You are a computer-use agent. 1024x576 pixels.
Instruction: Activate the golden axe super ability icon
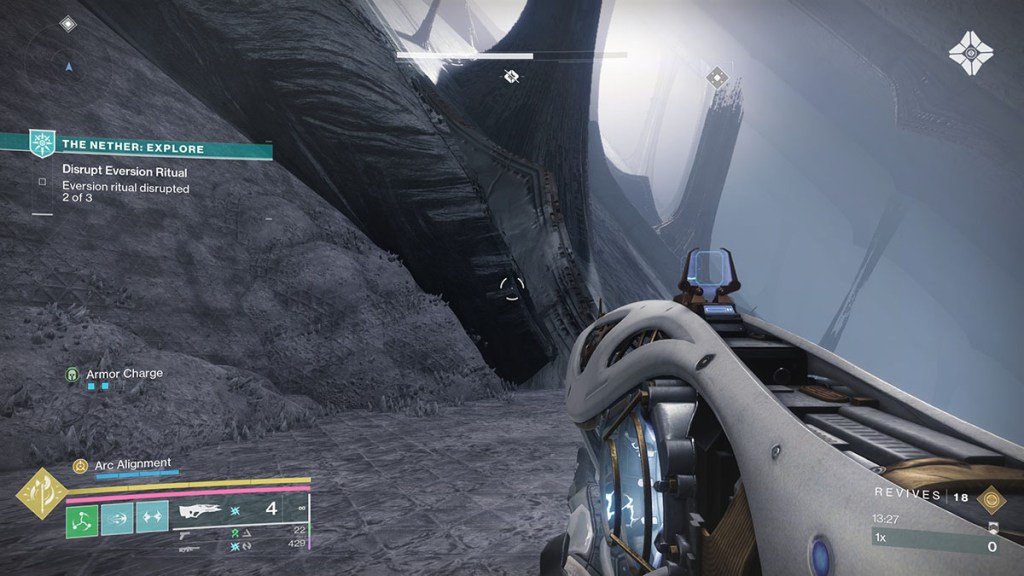41,493
